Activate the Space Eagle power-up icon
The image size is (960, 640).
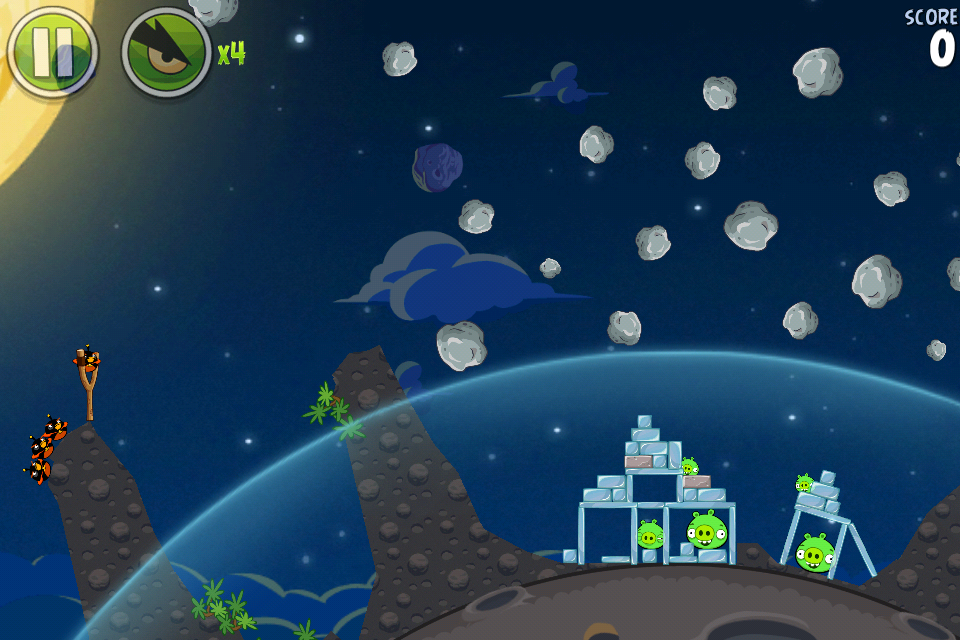pos(166,52)
